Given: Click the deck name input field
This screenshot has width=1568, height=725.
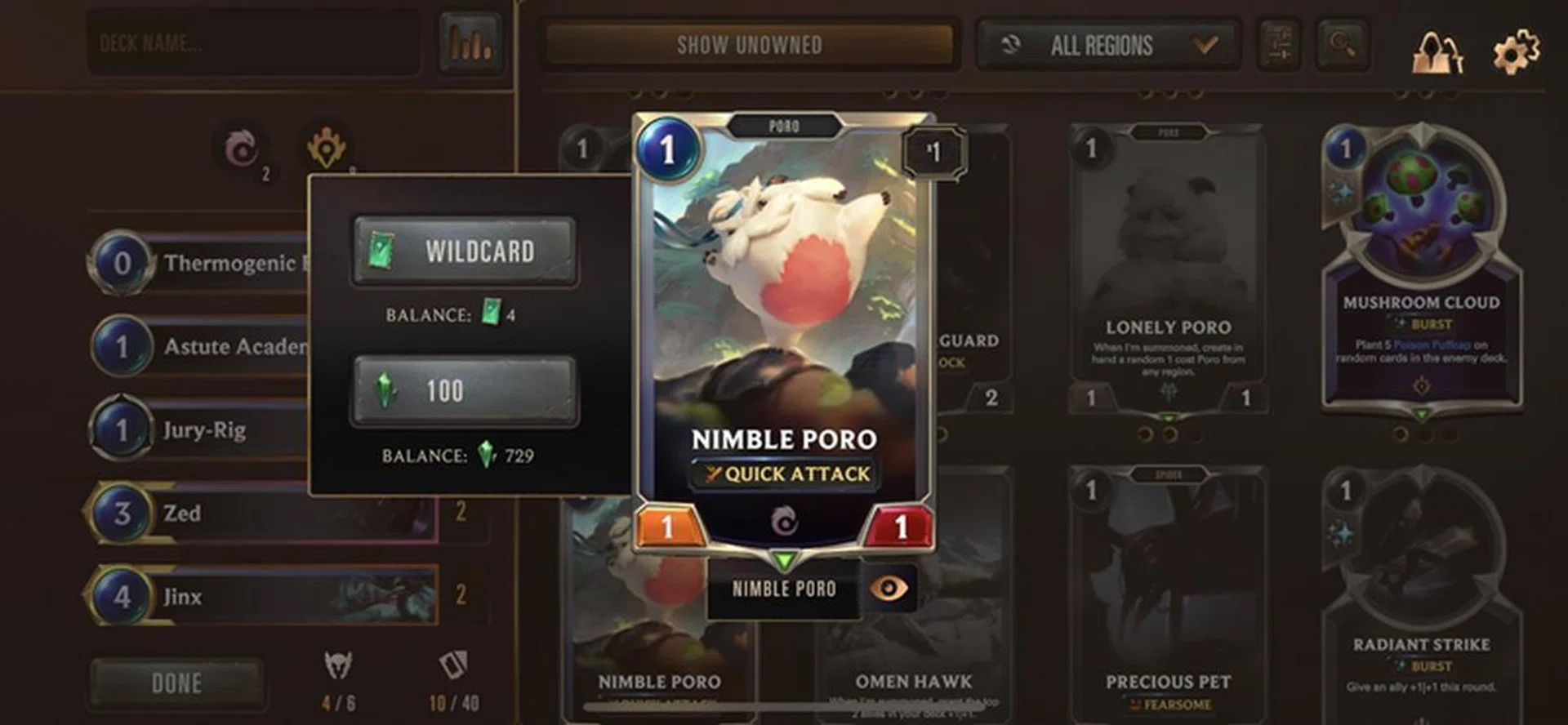Looking at the screenshot, I should (x=253, y=43).
